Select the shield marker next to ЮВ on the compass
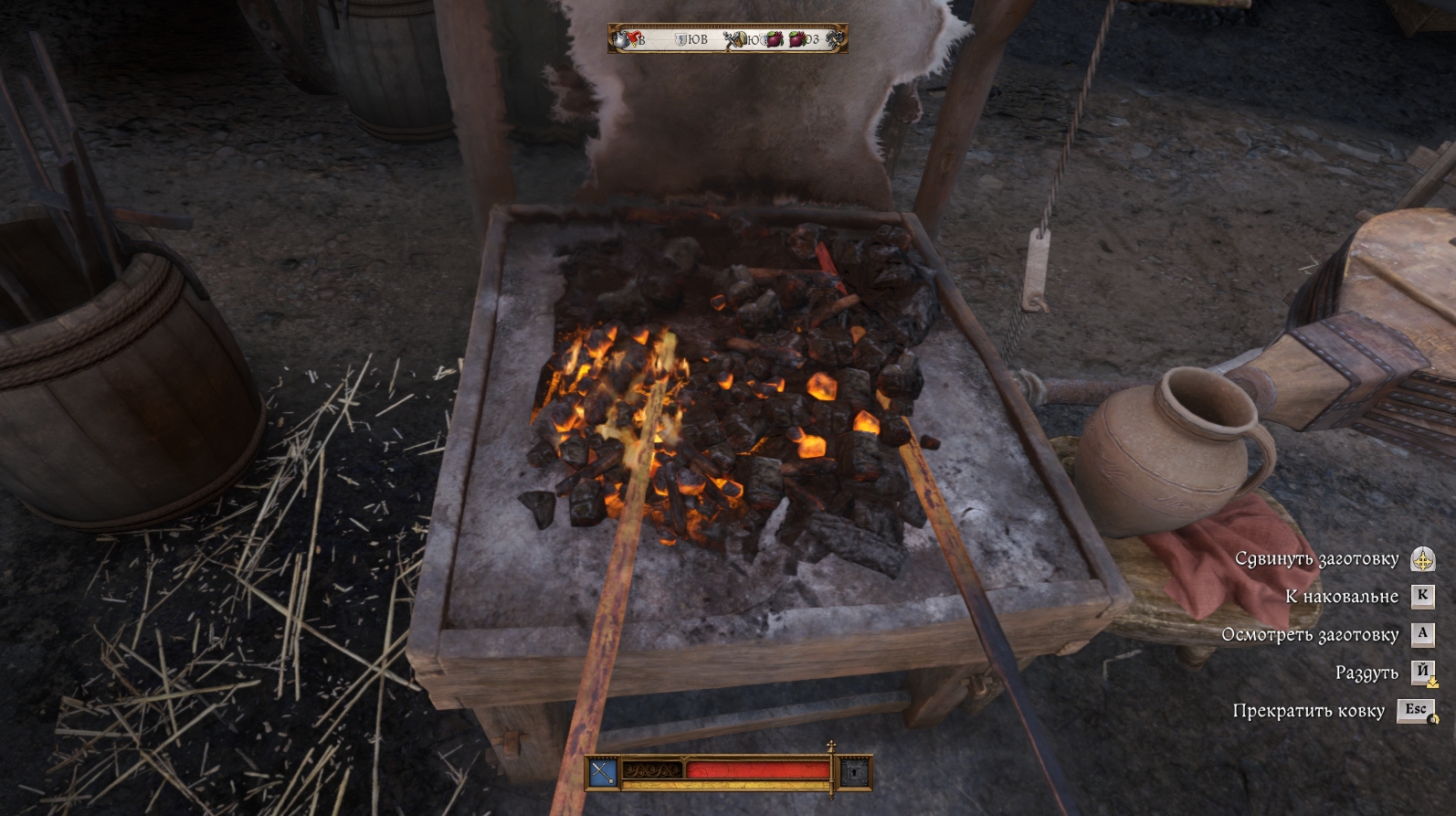 point(681,39)
